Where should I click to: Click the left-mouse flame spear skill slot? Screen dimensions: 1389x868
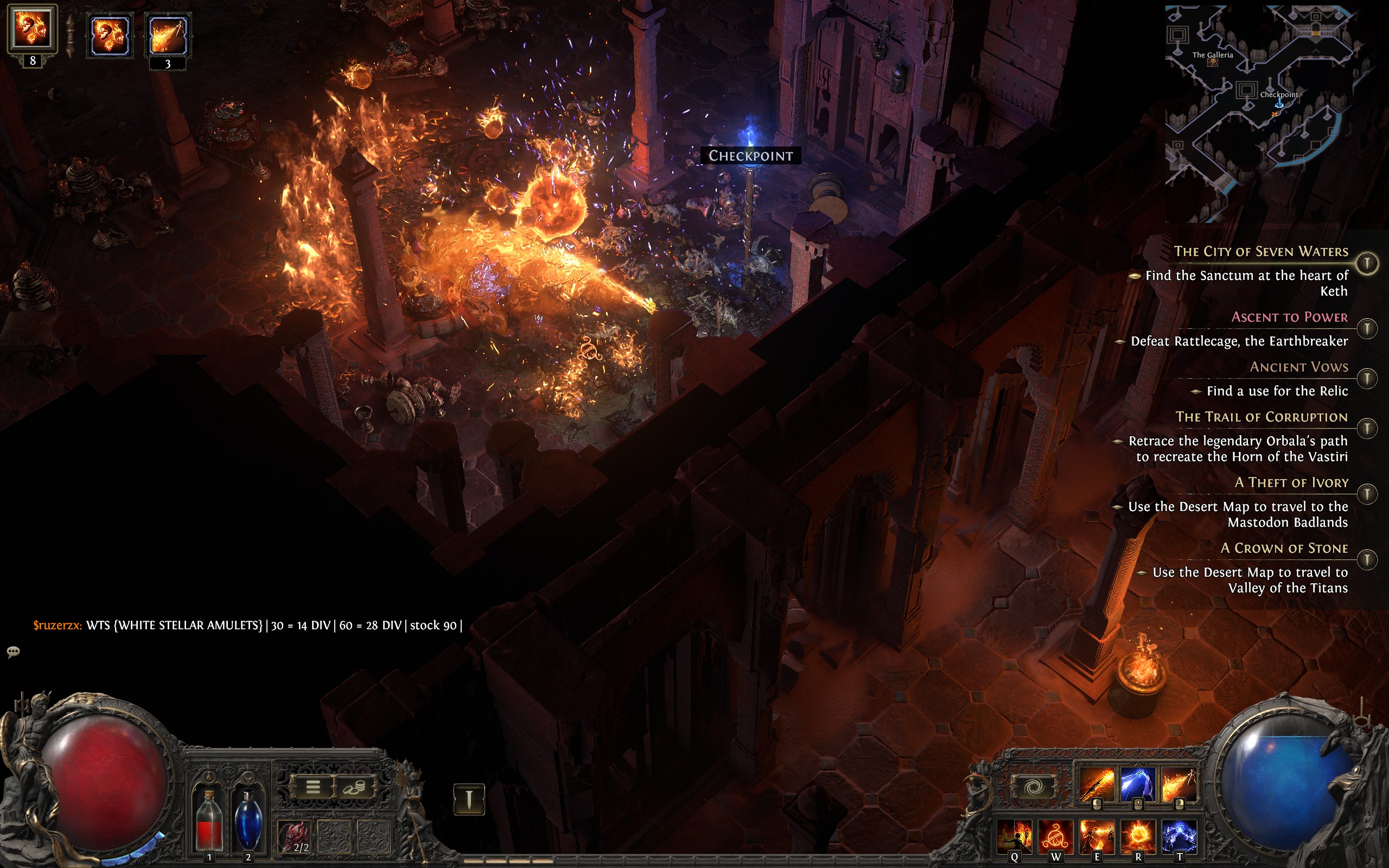1096,783
